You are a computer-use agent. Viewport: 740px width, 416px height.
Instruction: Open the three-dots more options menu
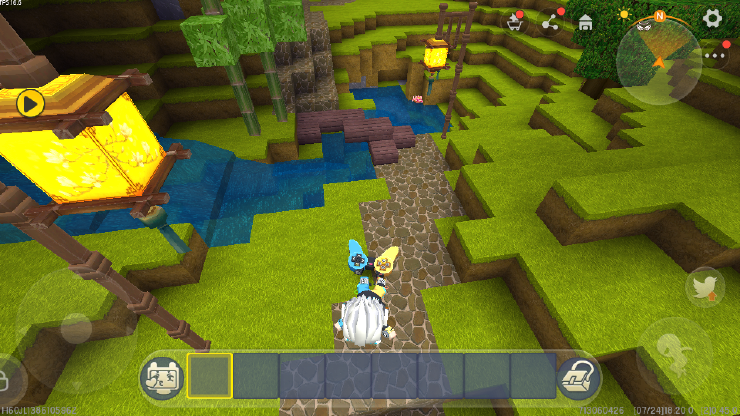pos(715,56)
